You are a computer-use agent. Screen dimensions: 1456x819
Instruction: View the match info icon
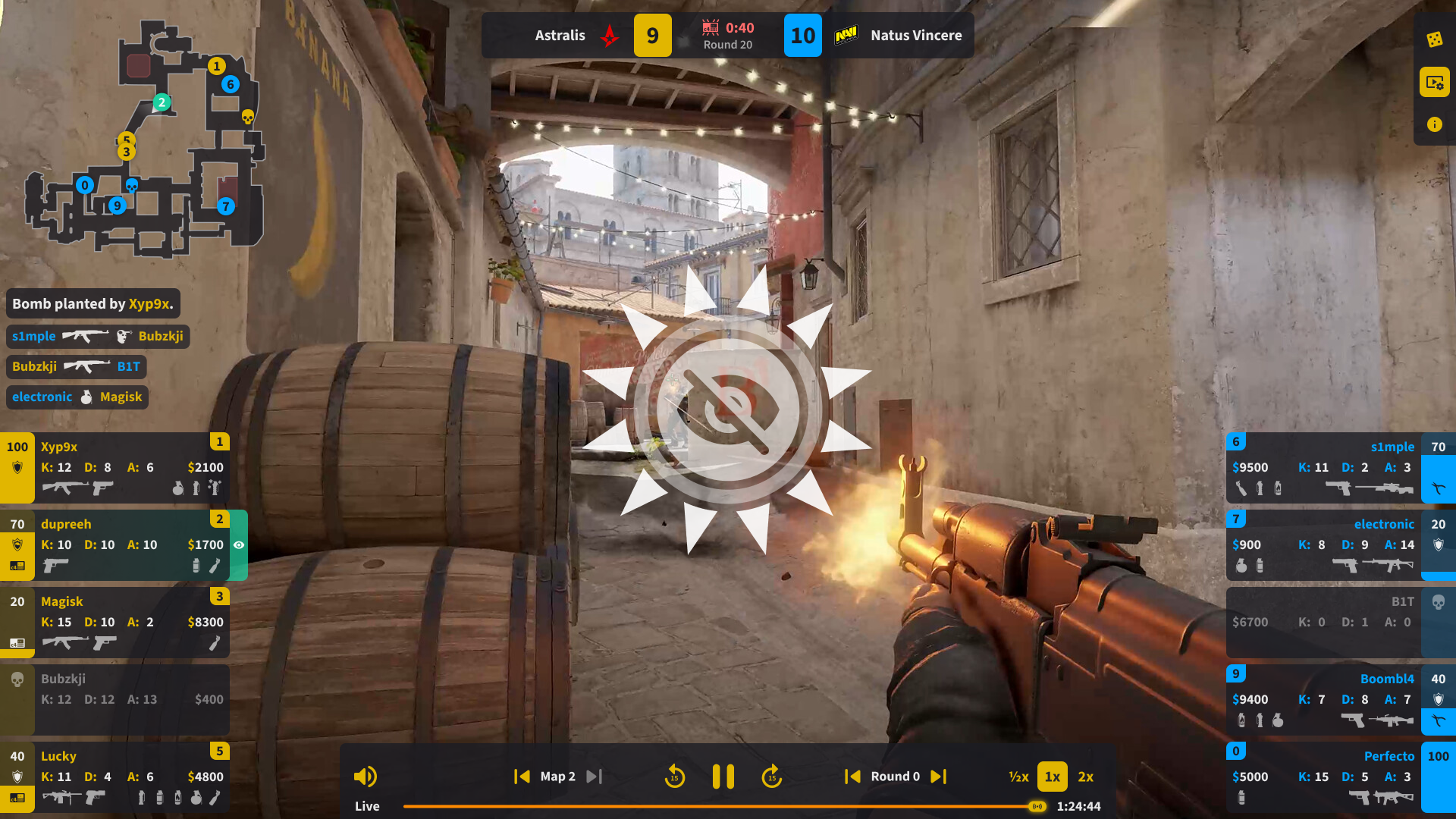(x=1436, y=124)
